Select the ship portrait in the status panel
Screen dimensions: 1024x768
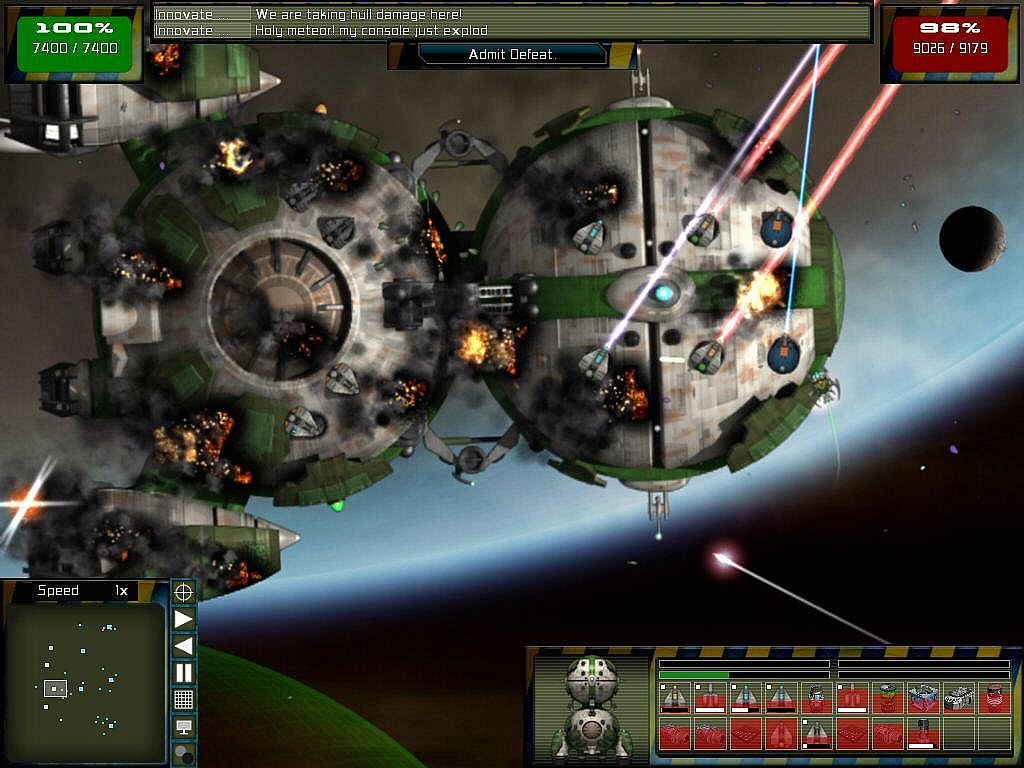[x=592, y=706]
